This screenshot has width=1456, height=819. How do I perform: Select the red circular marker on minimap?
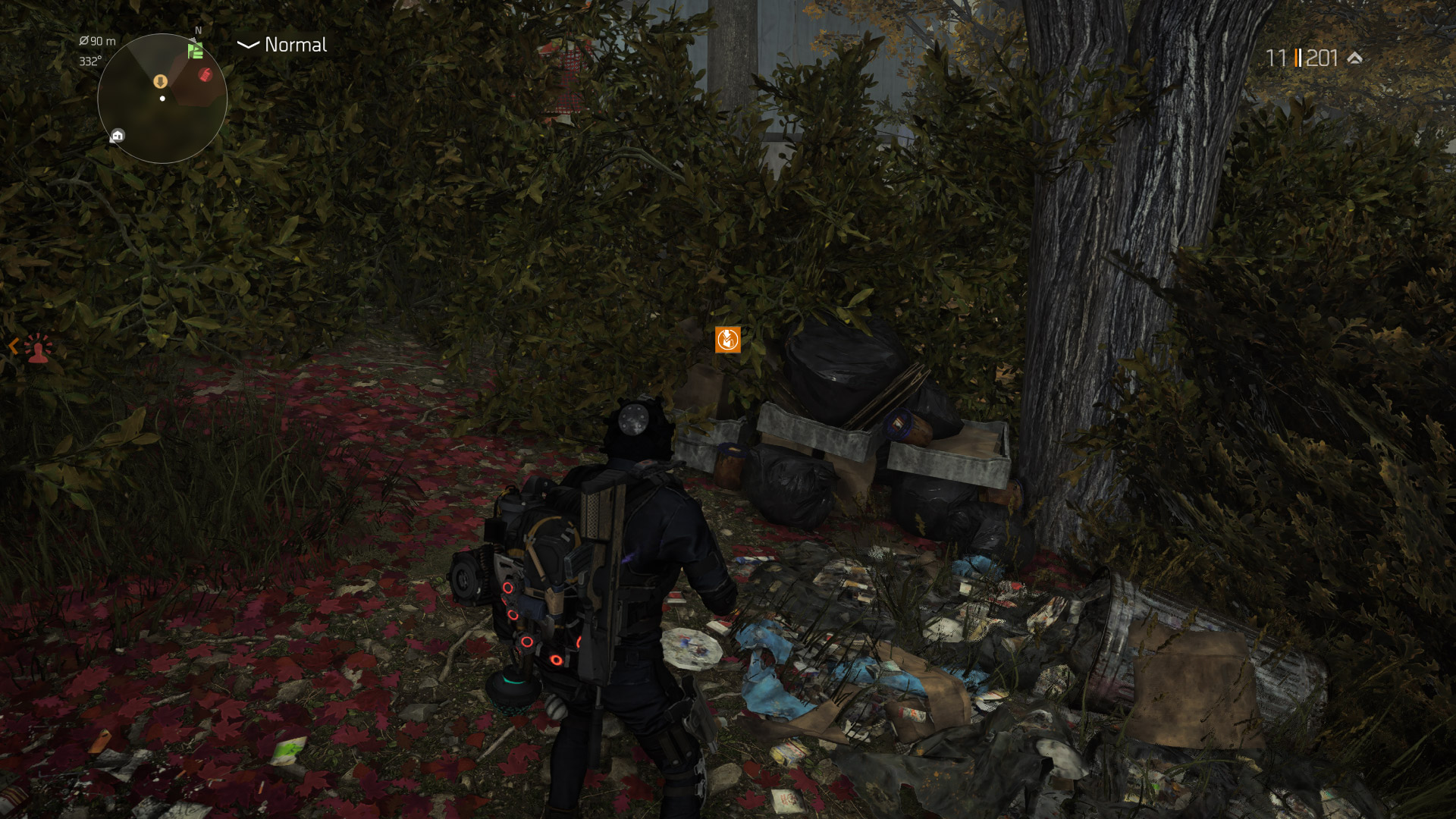click(205, 74)
